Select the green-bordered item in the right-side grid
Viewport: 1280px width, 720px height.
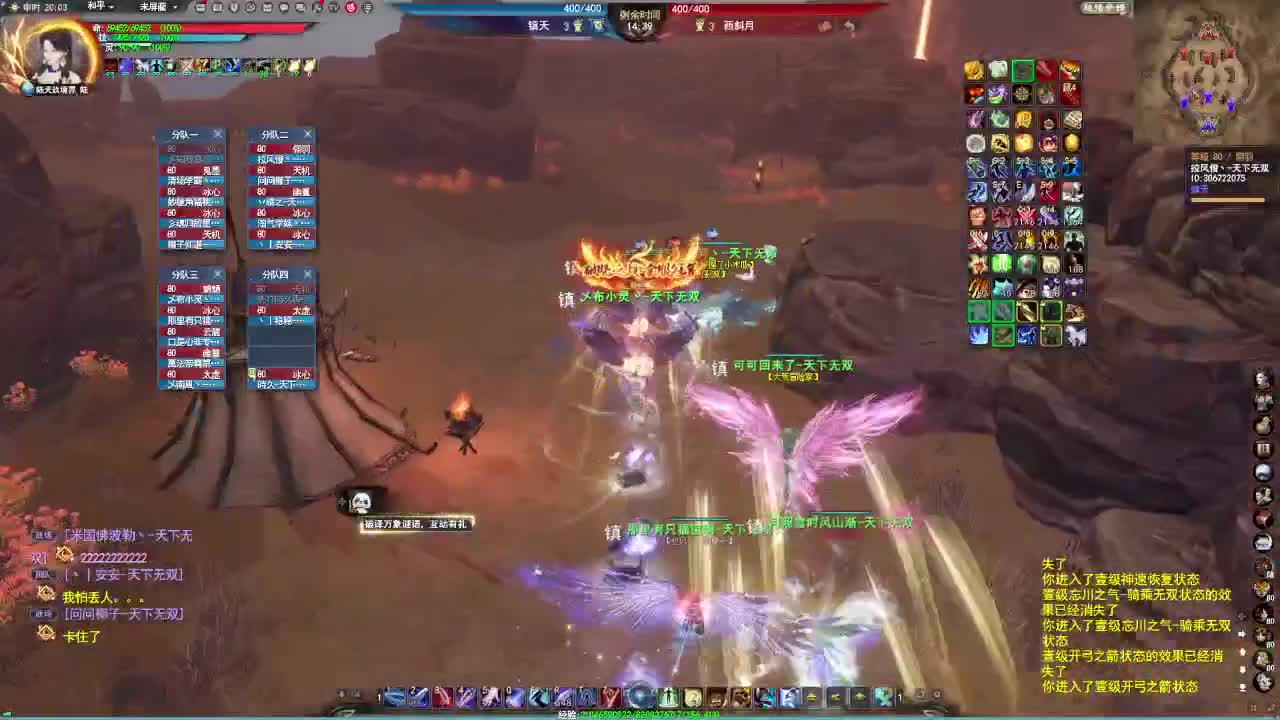tap(1022, 70)
